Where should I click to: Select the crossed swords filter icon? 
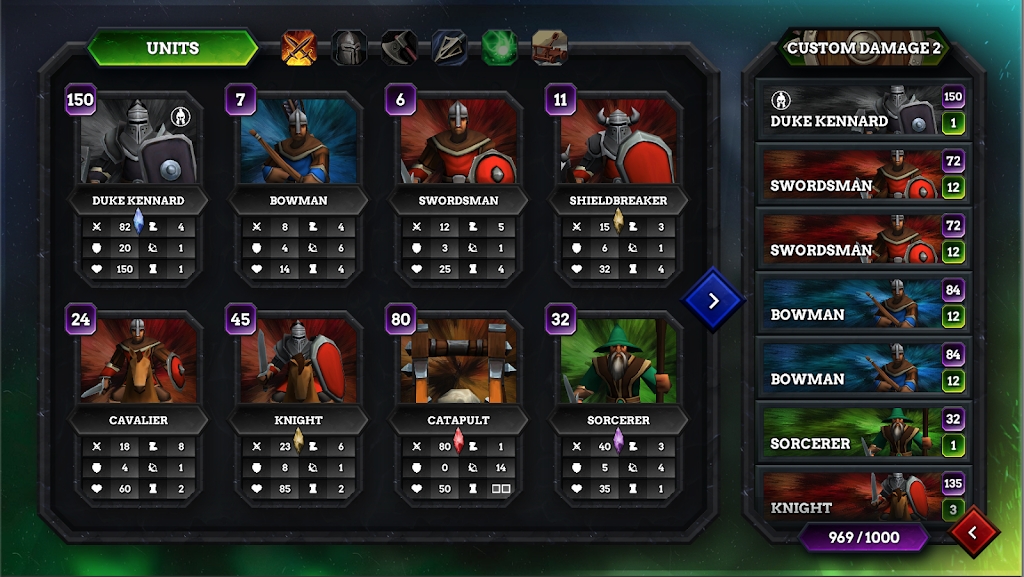tap(299, 47)
